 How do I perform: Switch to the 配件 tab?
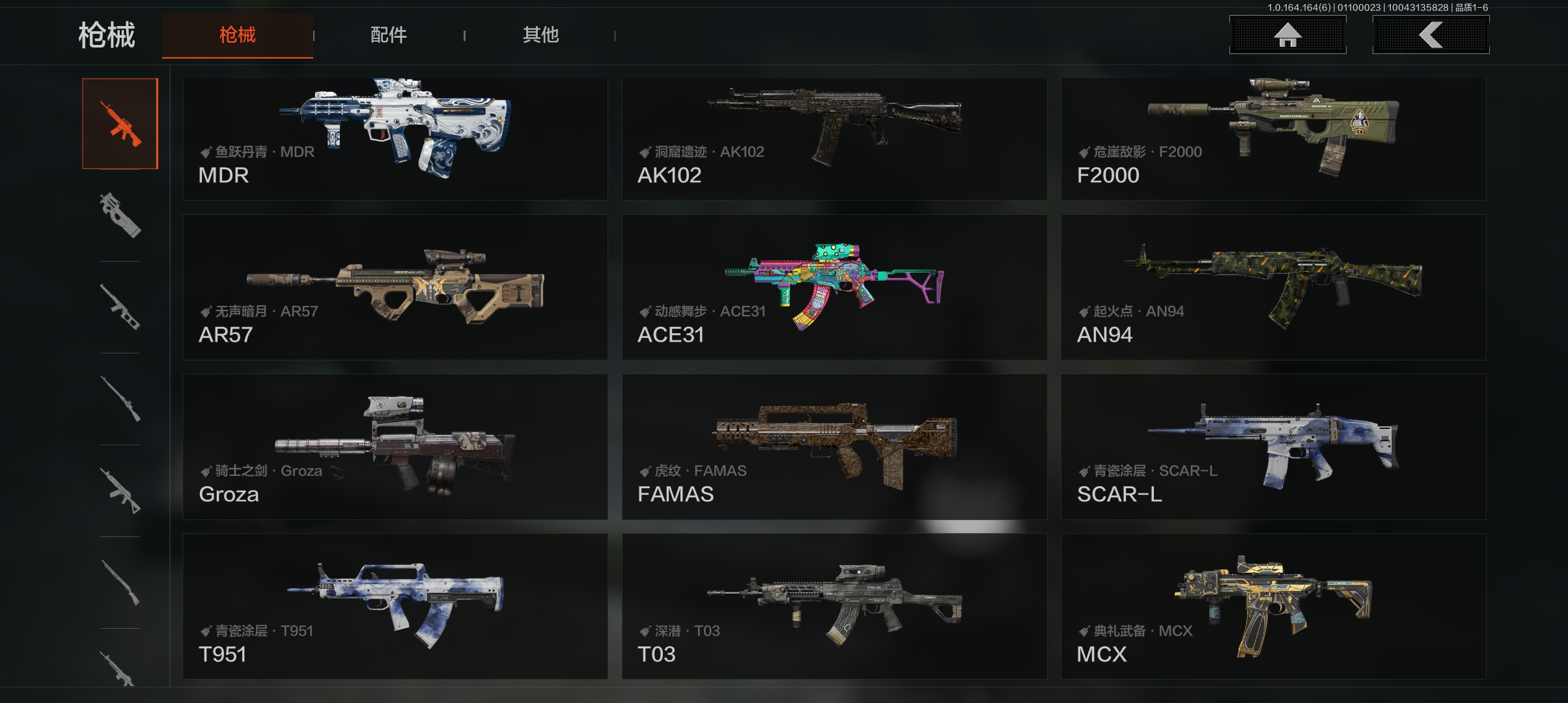[388, 35]
